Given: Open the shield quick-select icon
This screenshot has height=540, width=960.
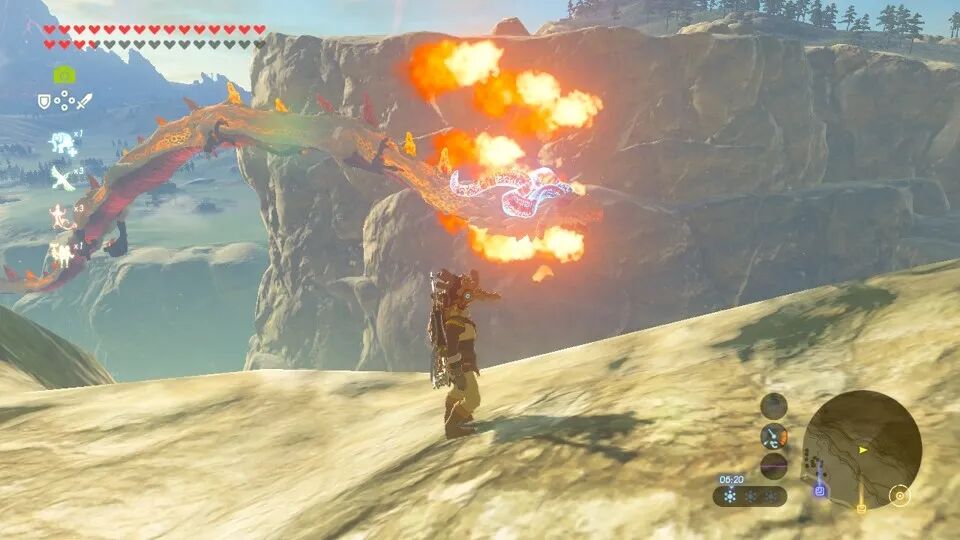Looking at the screenshot, I should pos(44,101).
